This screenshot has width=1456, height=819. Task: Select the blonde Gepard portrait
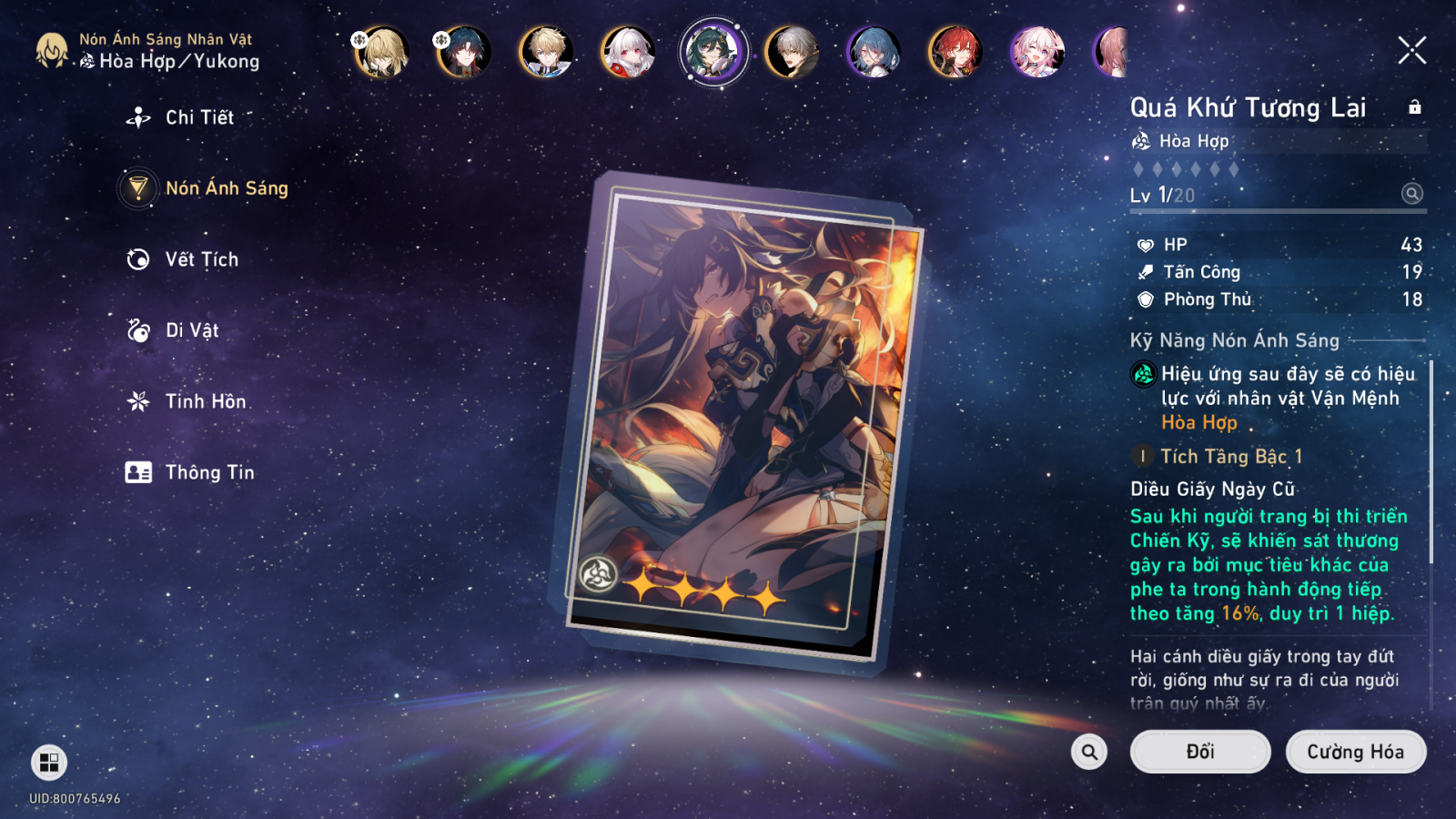pyautogui.click(x=546, y=52)
